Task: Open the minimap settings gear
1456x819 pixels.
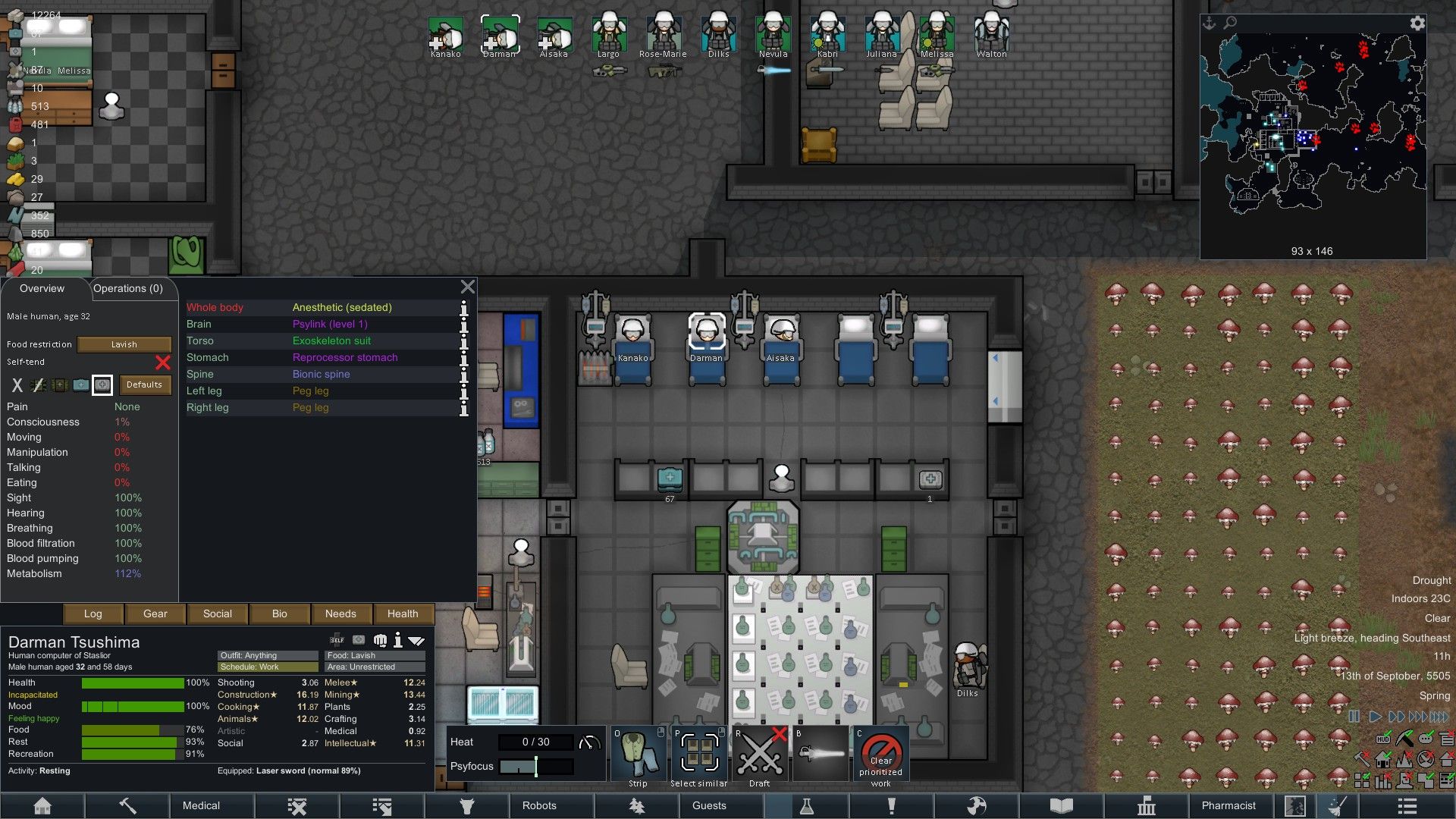Action: 1417,24
